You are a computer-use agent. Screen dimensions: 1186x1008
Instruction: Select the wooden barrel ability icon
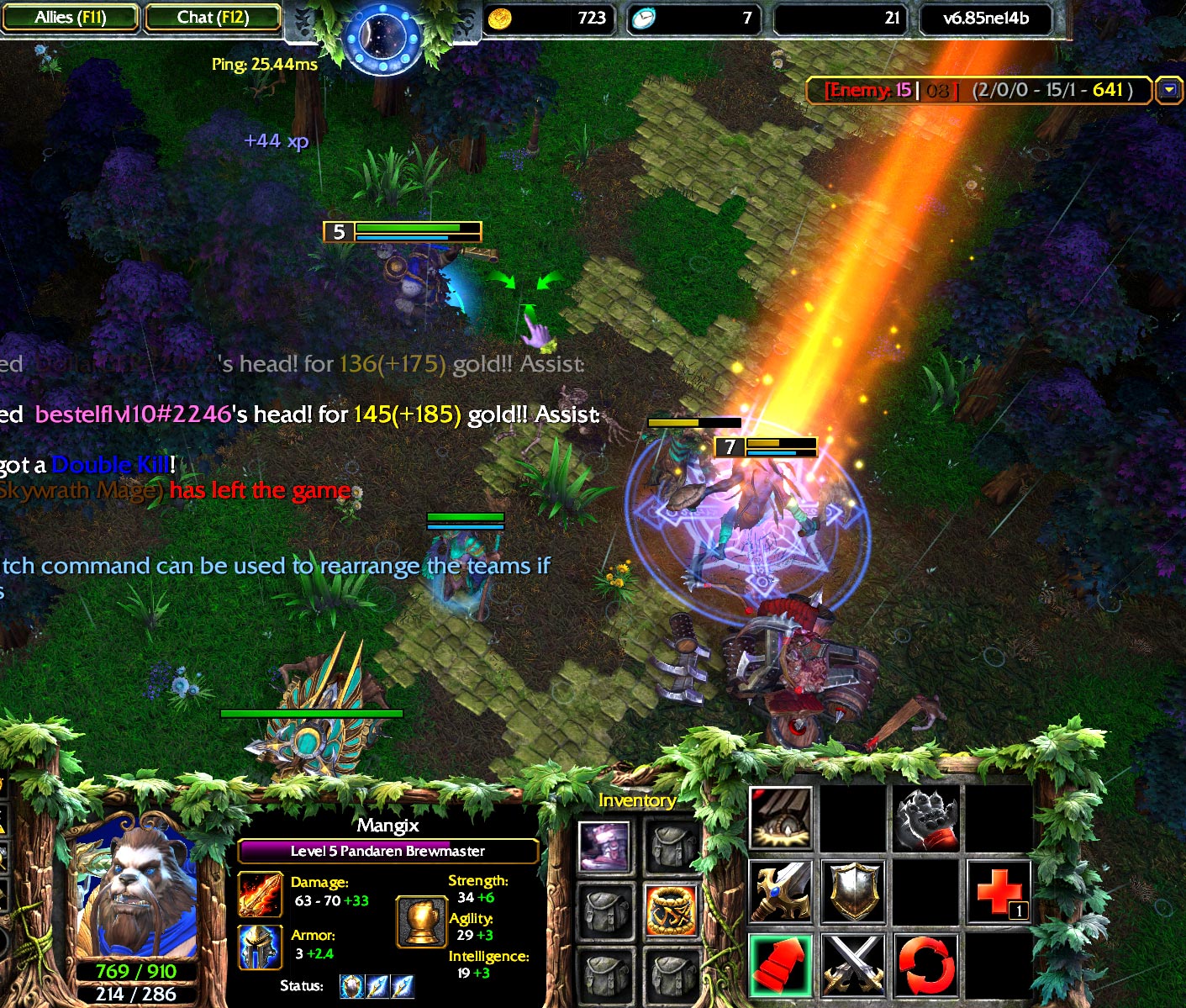[778, 816]
